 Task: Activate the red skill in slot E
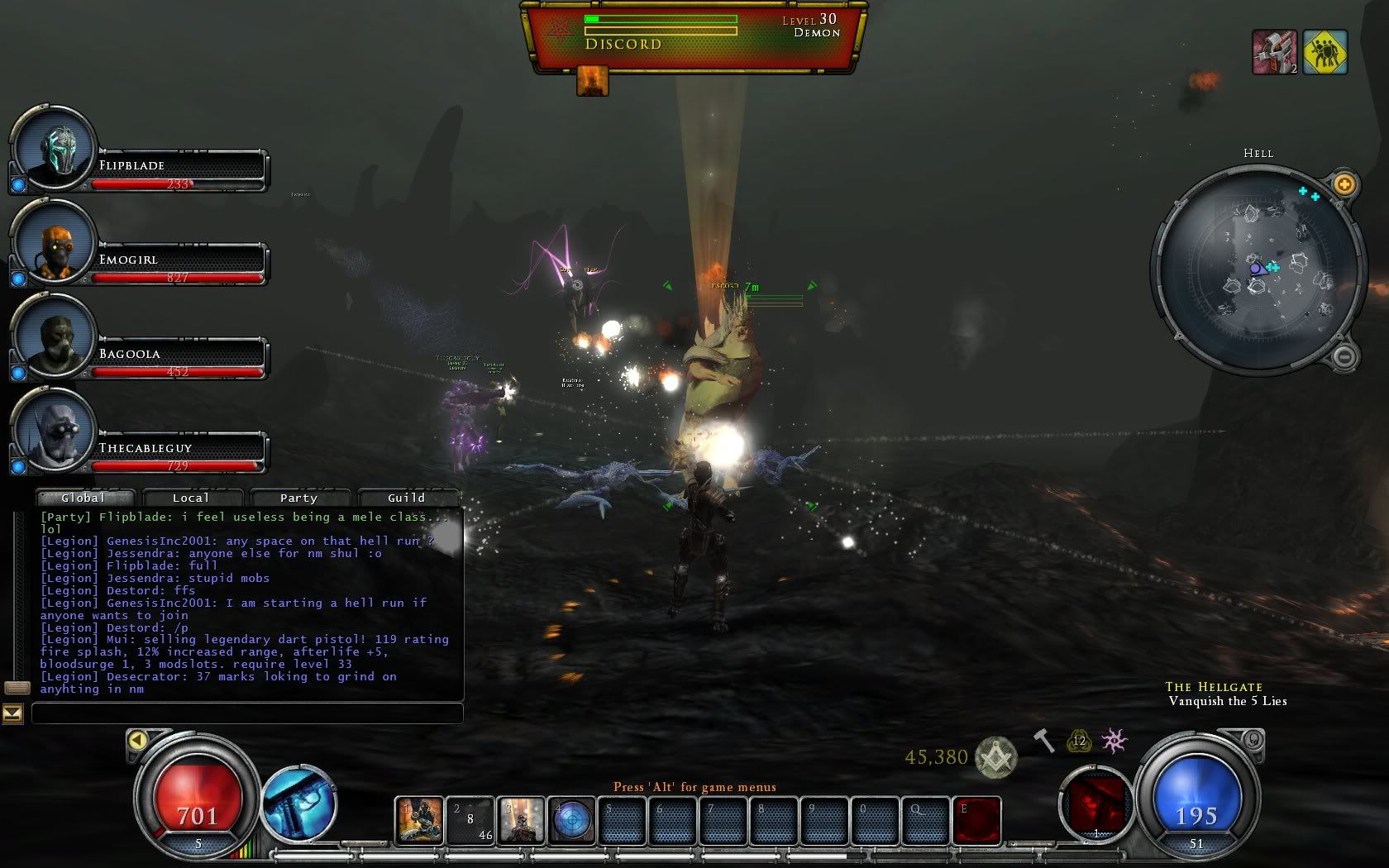point(977,820)
